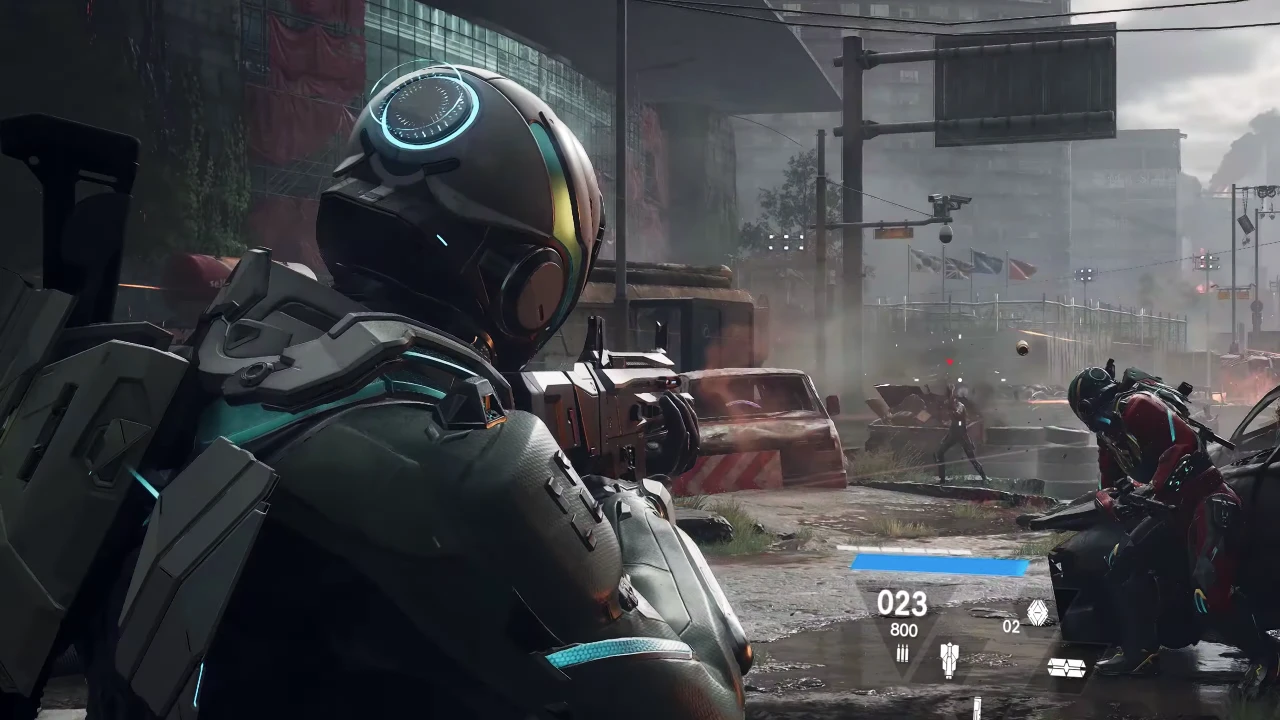Image resolution: width=1280 pixels, height=720 pixels.
Task: Click the reserve ammo count 800
Action: 904,629
